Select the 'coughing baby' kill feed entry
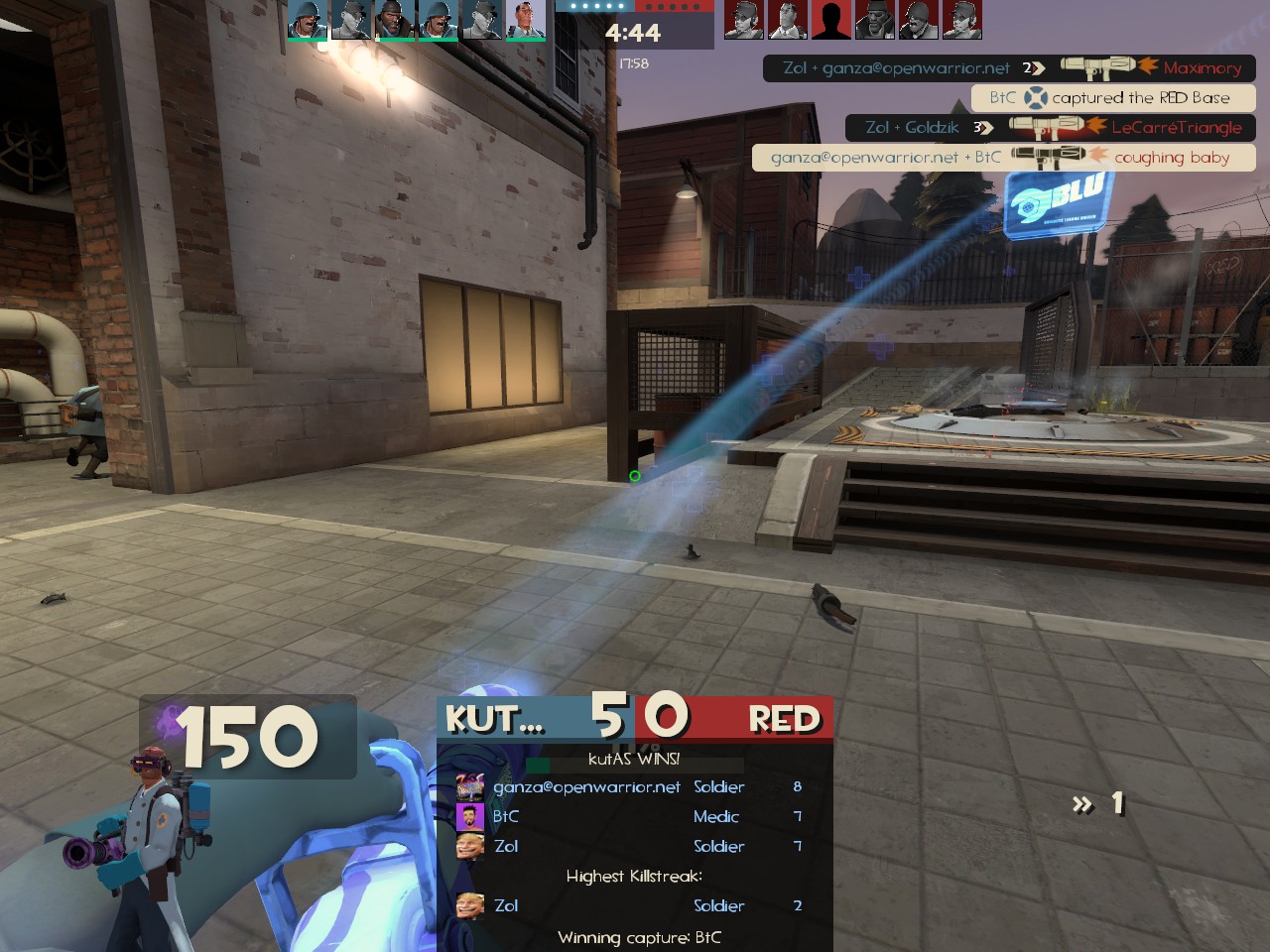This screenshot has width=1270, height=952. [1003, 158]
